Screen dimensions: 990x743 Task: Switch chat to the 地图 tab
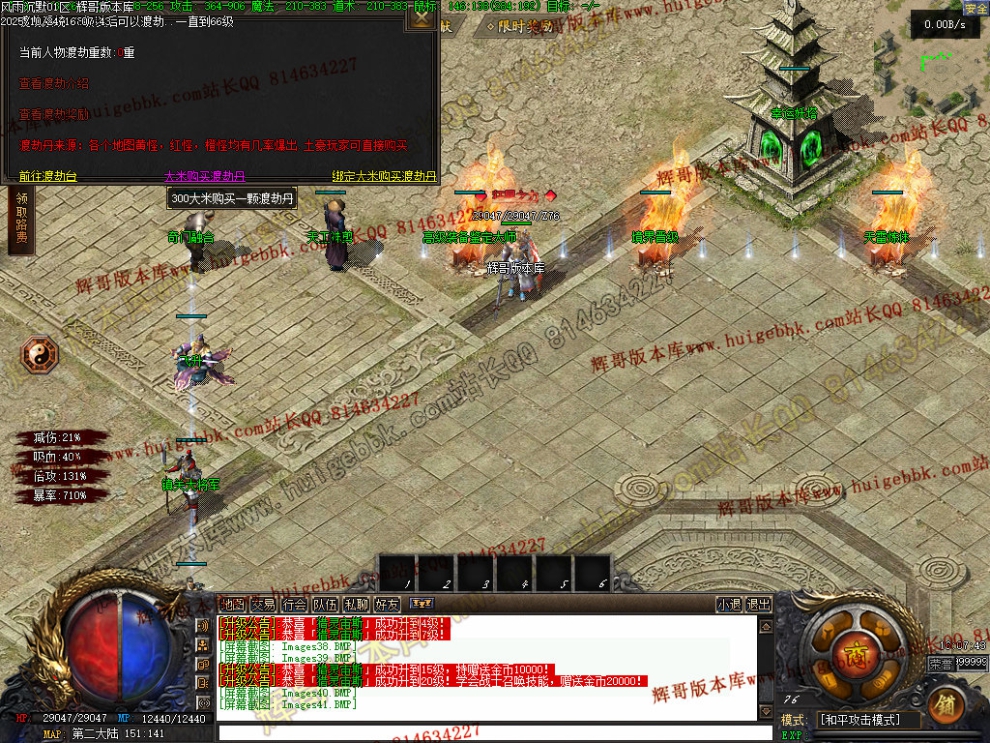pyautogui.click(x=233, y=604)
